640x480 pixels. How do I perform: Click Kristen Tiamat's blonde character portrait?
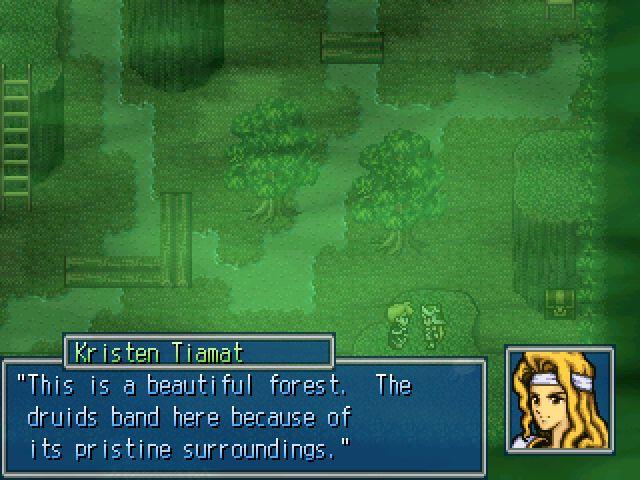558,400
